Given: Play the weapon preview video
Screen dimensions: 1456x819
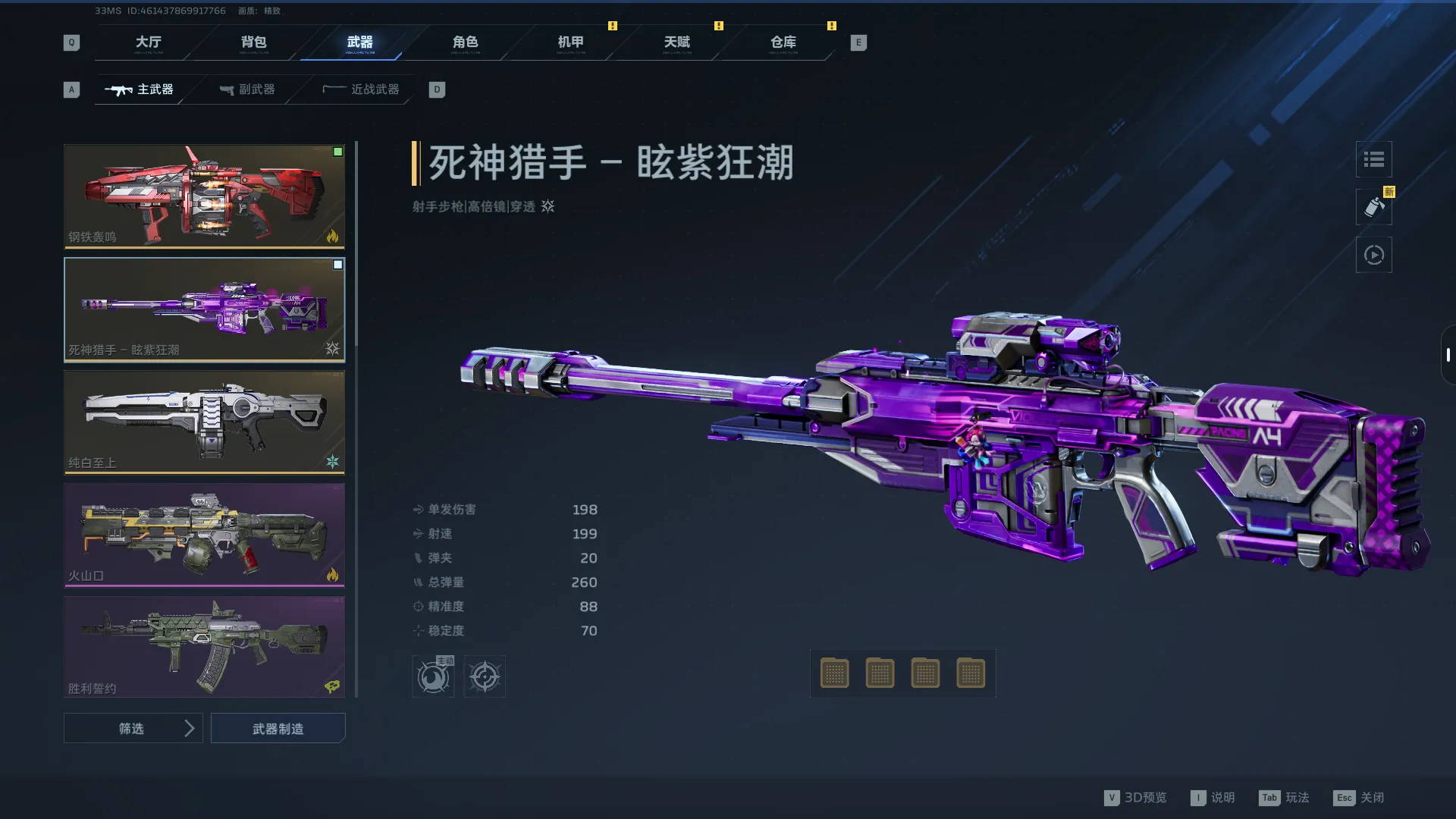Looking at the screenshot, I should pos(1373,255).
